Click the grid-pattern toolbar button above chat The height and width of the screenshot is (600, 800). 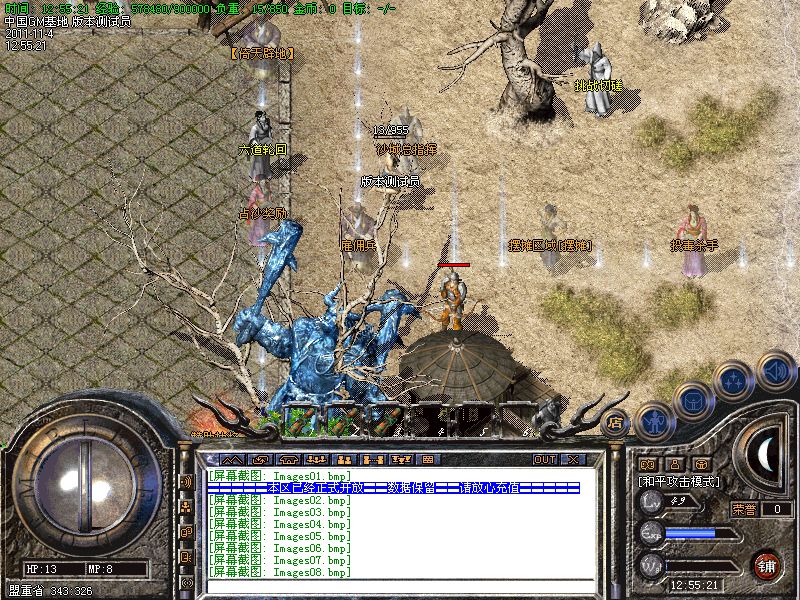pyautogui.click(x=428, y=460)
